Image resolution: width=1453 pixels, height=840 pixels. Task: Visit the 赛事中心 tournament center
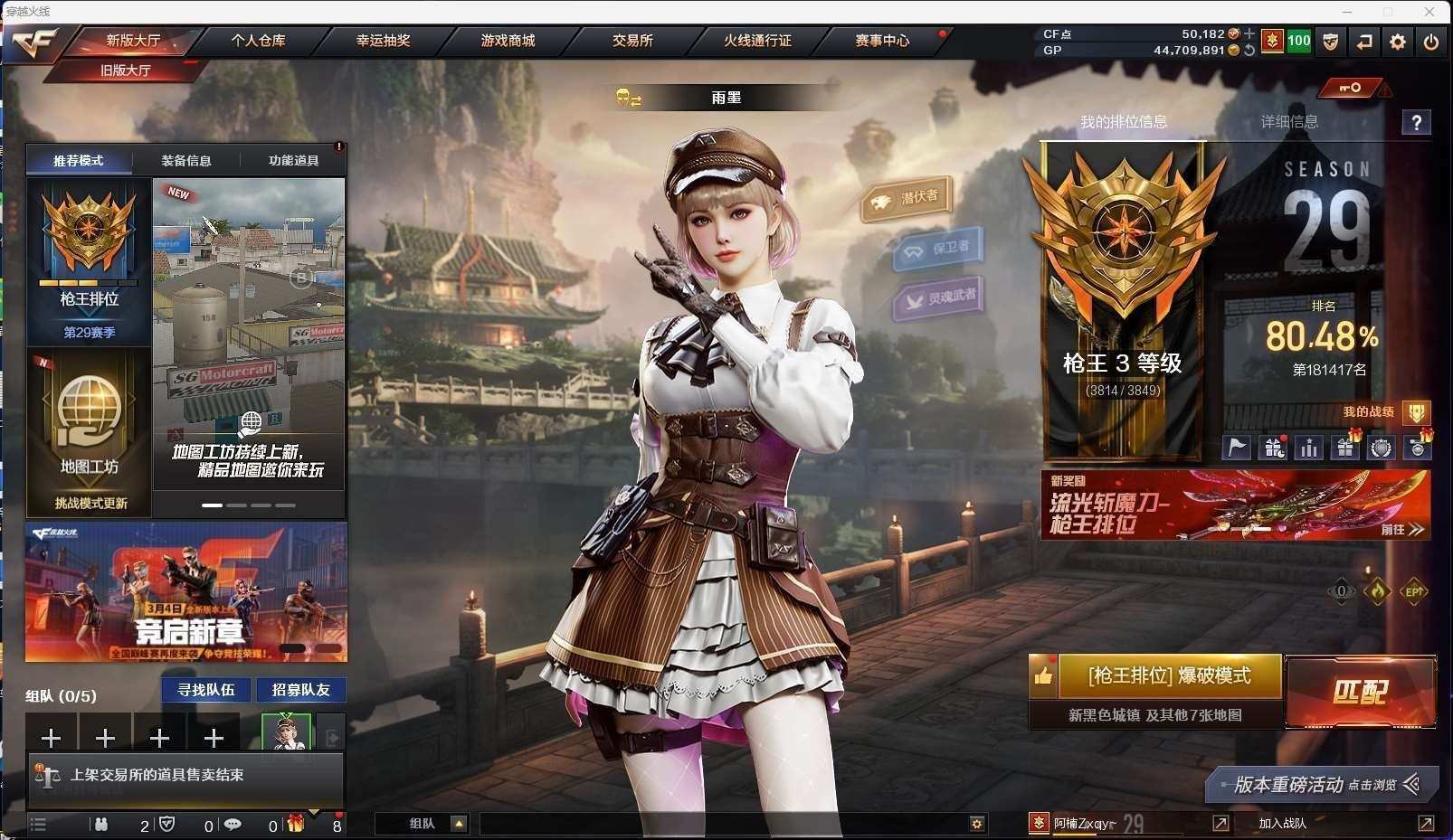pos(882,41)
